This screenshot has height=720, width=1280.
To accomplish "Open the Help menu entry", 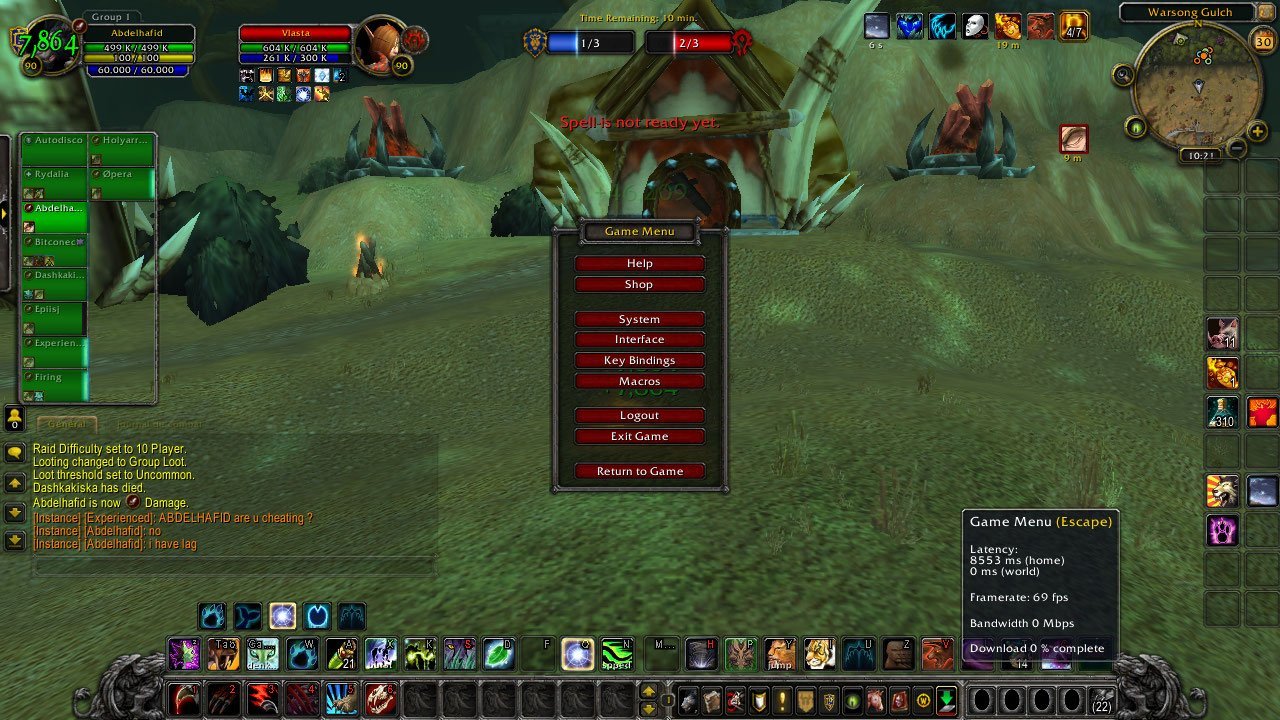I will point(639,263).
